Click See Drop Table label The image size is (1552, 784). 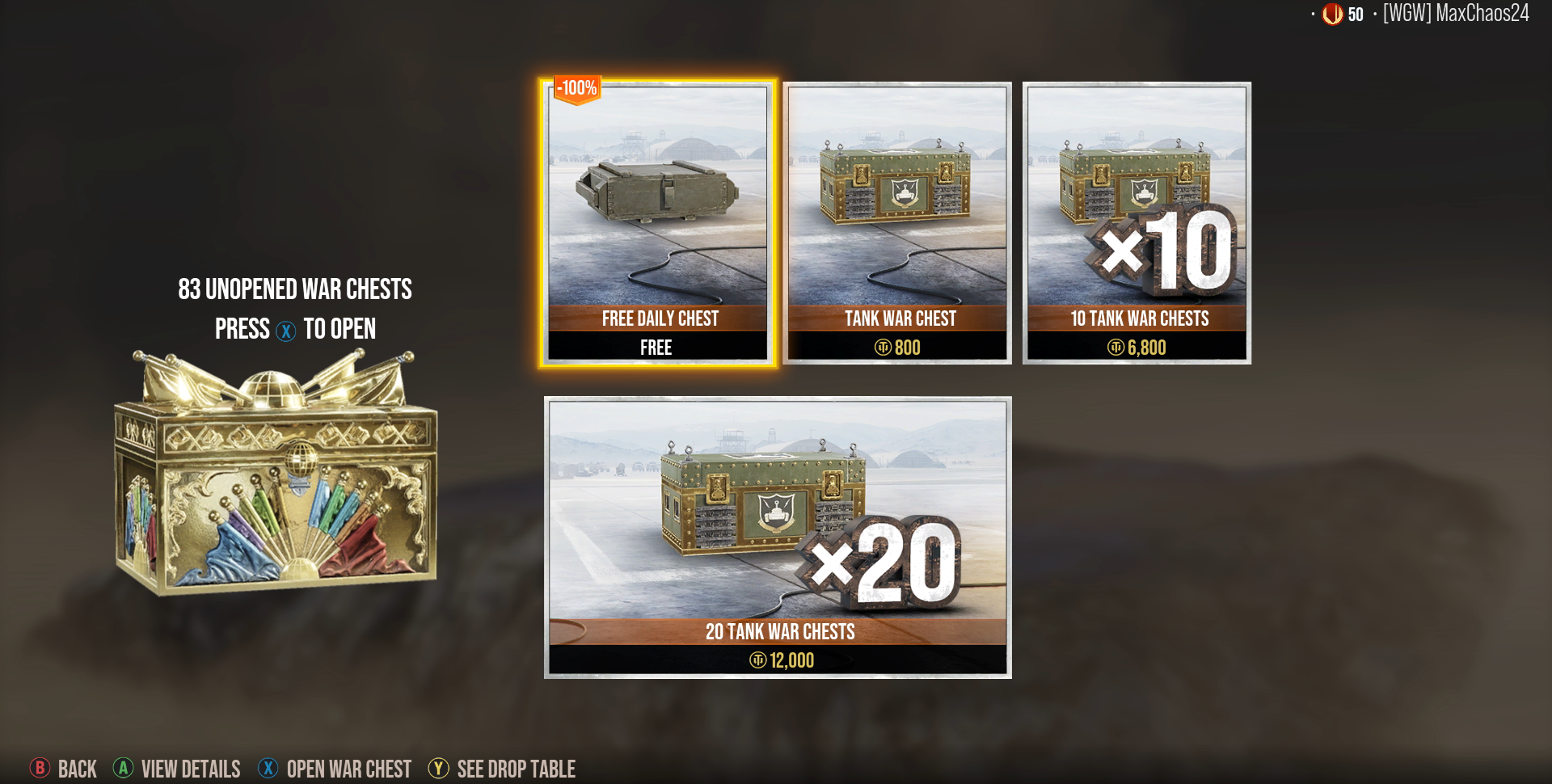point(515,769)
